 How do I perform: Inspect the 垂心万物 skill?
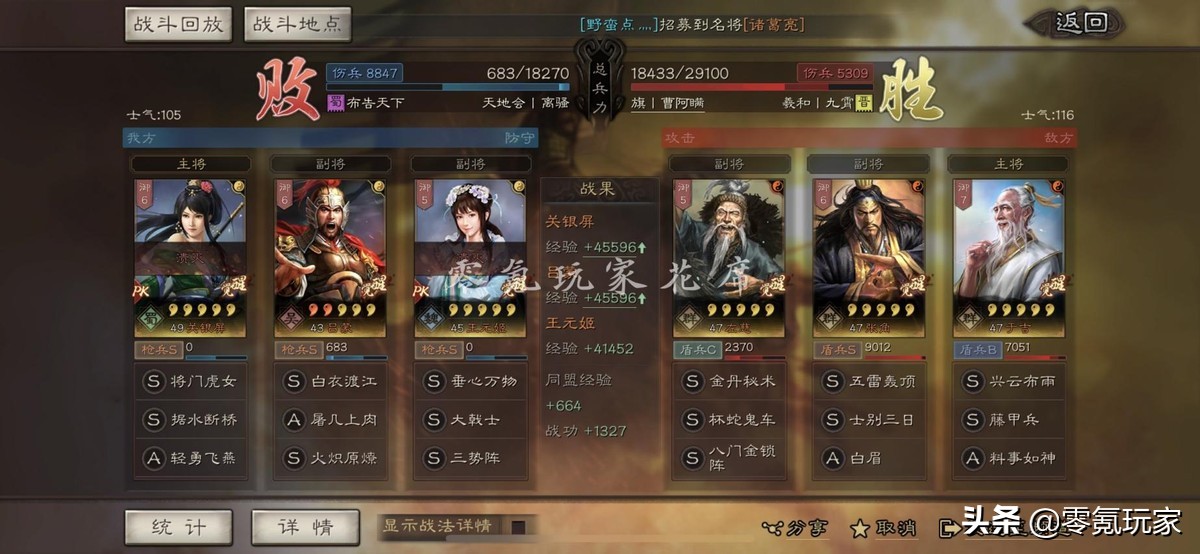(471, 381)
